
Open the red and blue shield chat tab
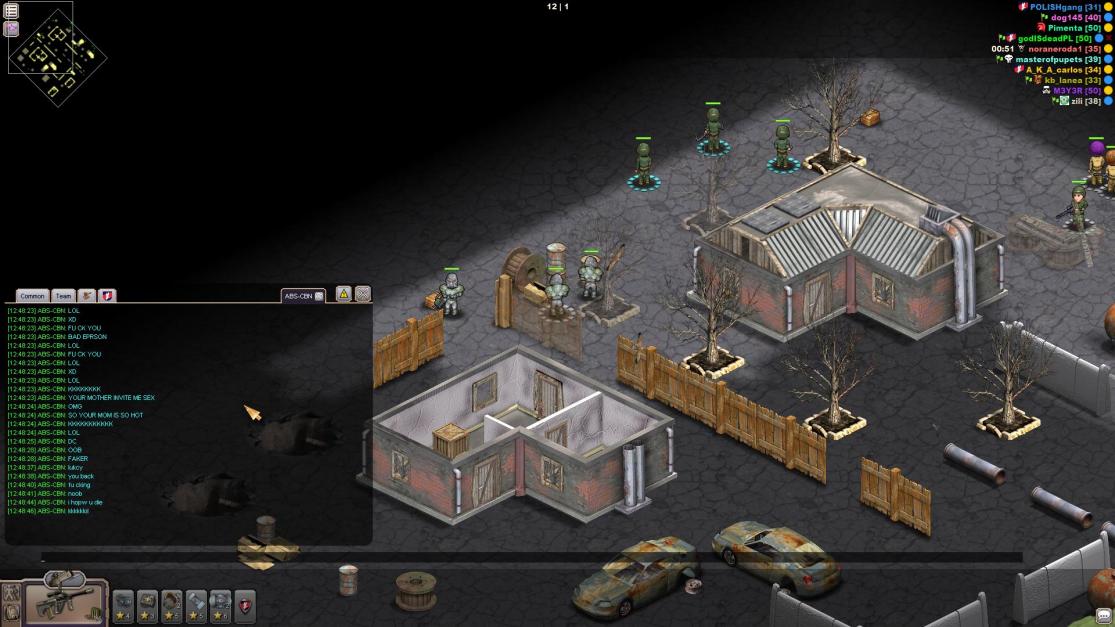click(107, 296)
